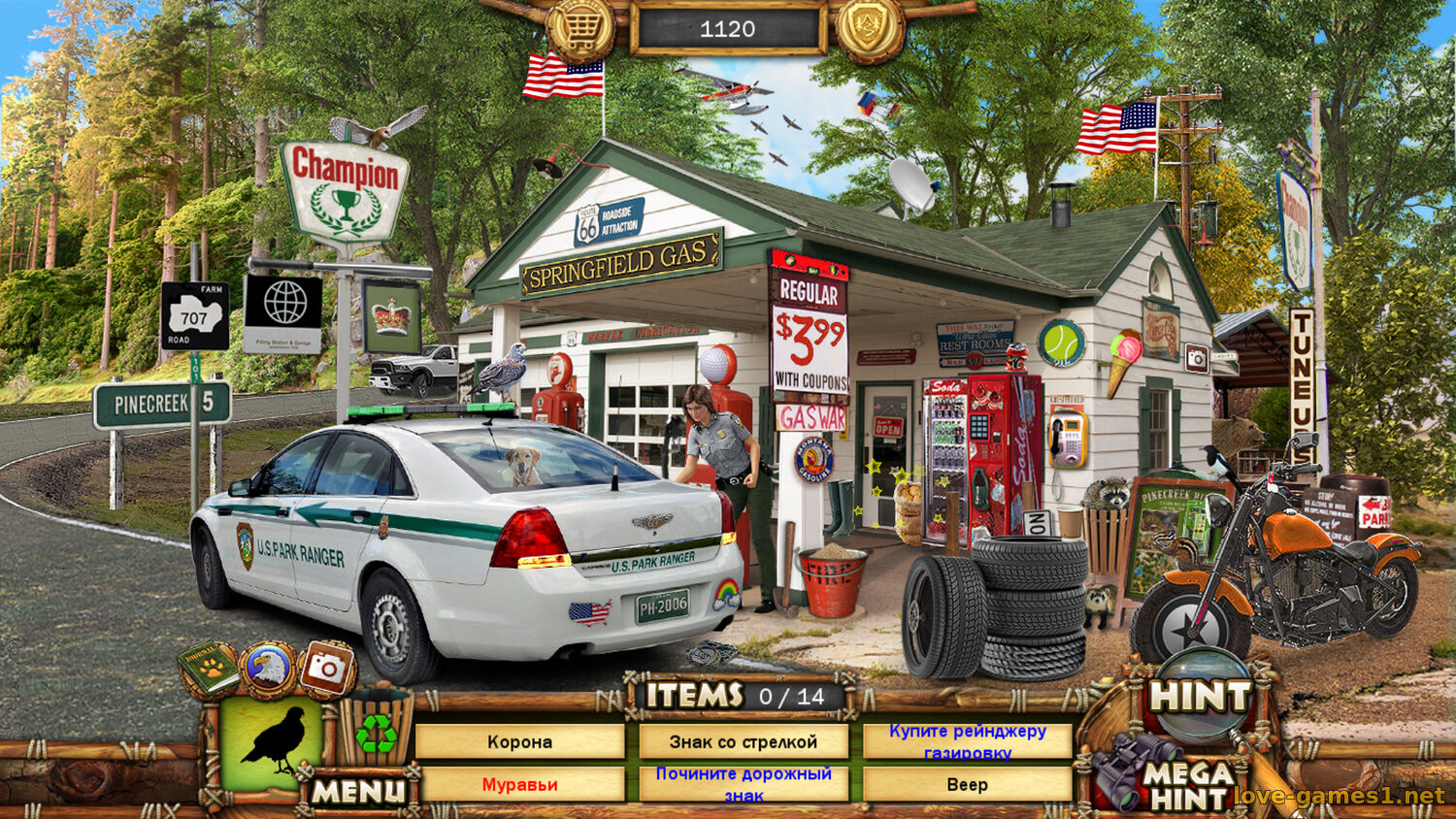Choose 'Знак со стрелкой' list entry
Image resolution: width=1456 pixels, height=819 pixels.
coord(744,742)
